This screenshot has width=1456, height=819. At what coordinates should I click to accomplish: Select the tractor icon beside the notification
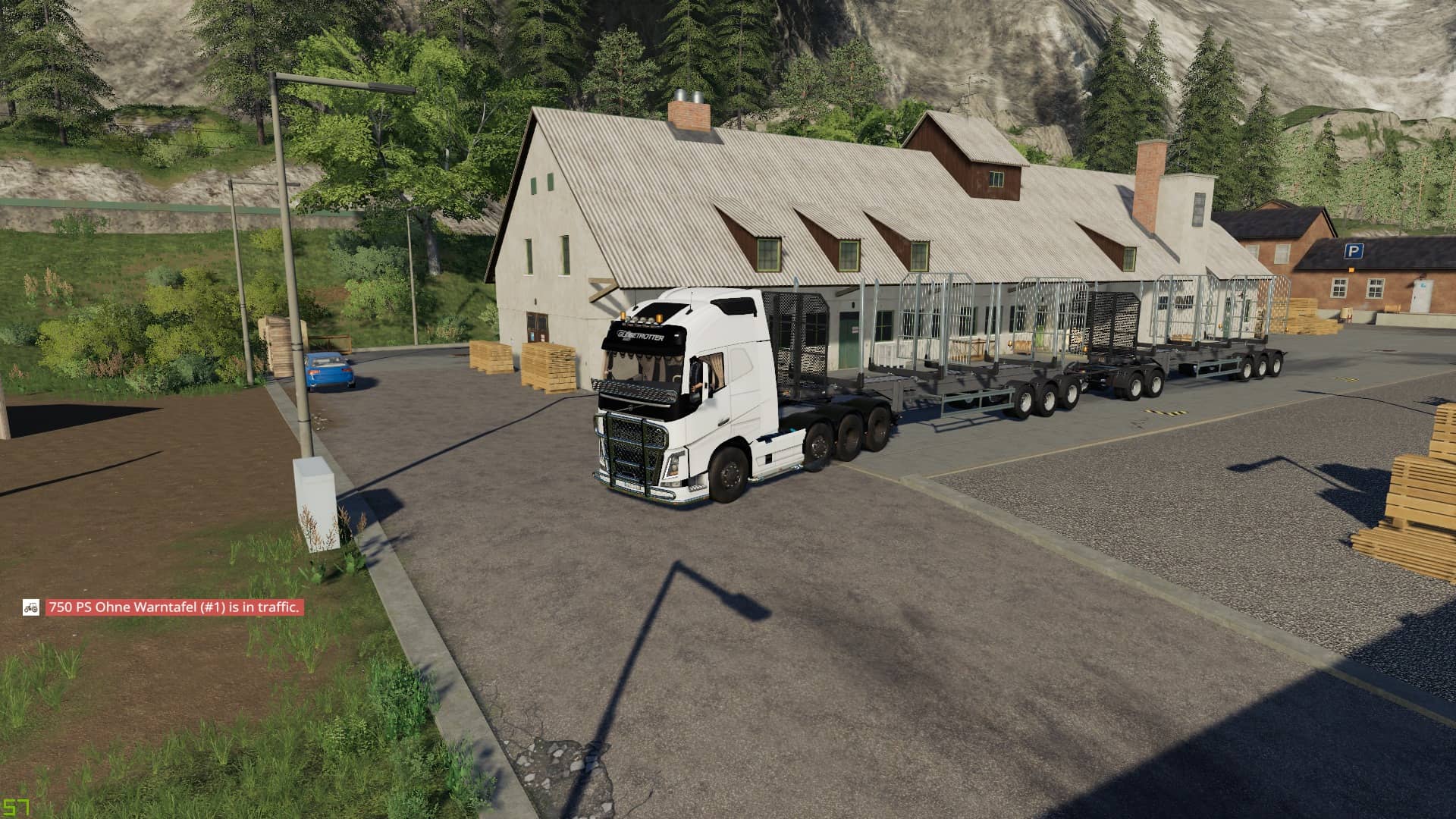[31, 607]
